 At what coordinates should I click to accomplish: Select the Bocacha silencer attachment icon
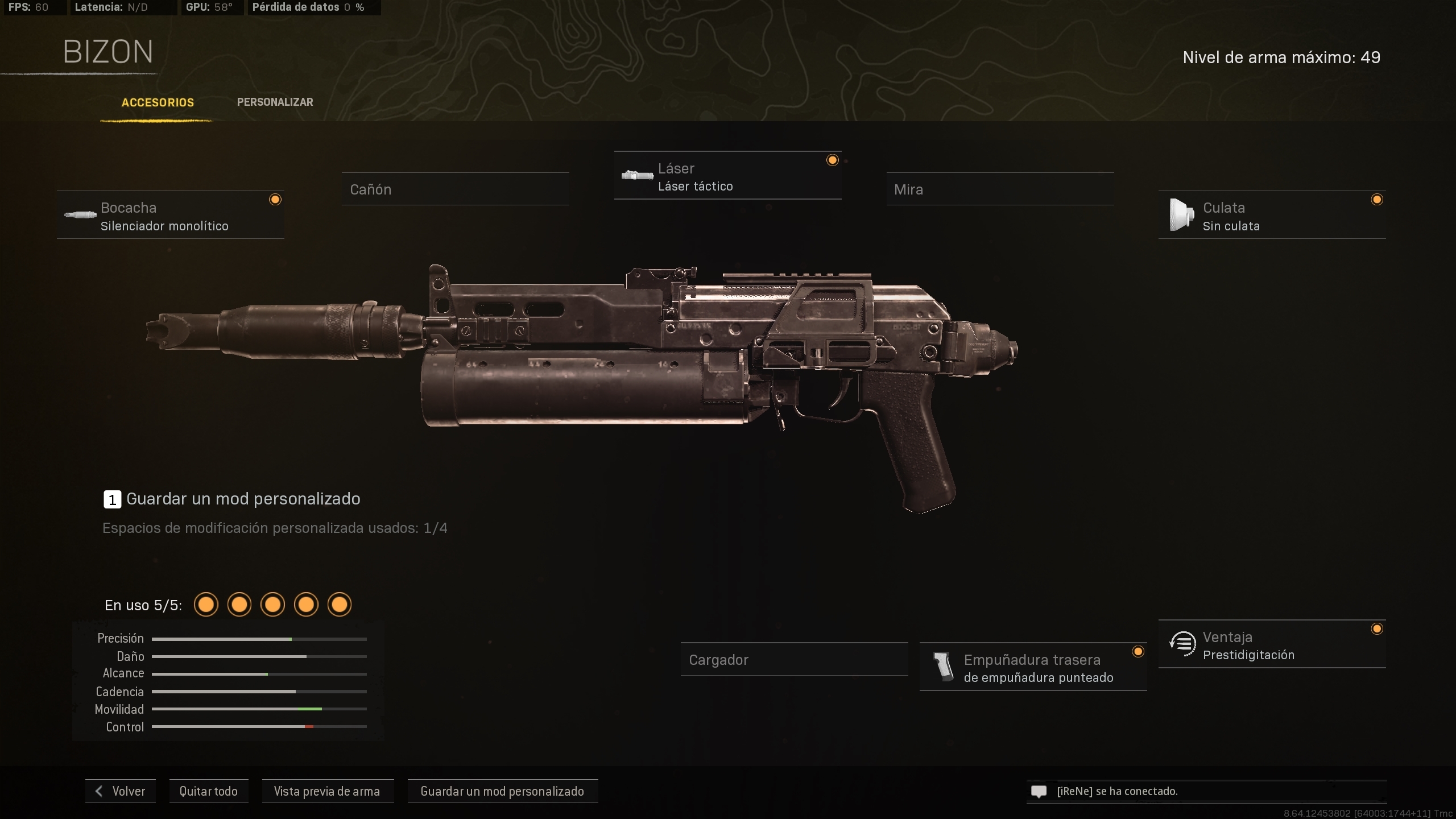[x=80, y=215]
